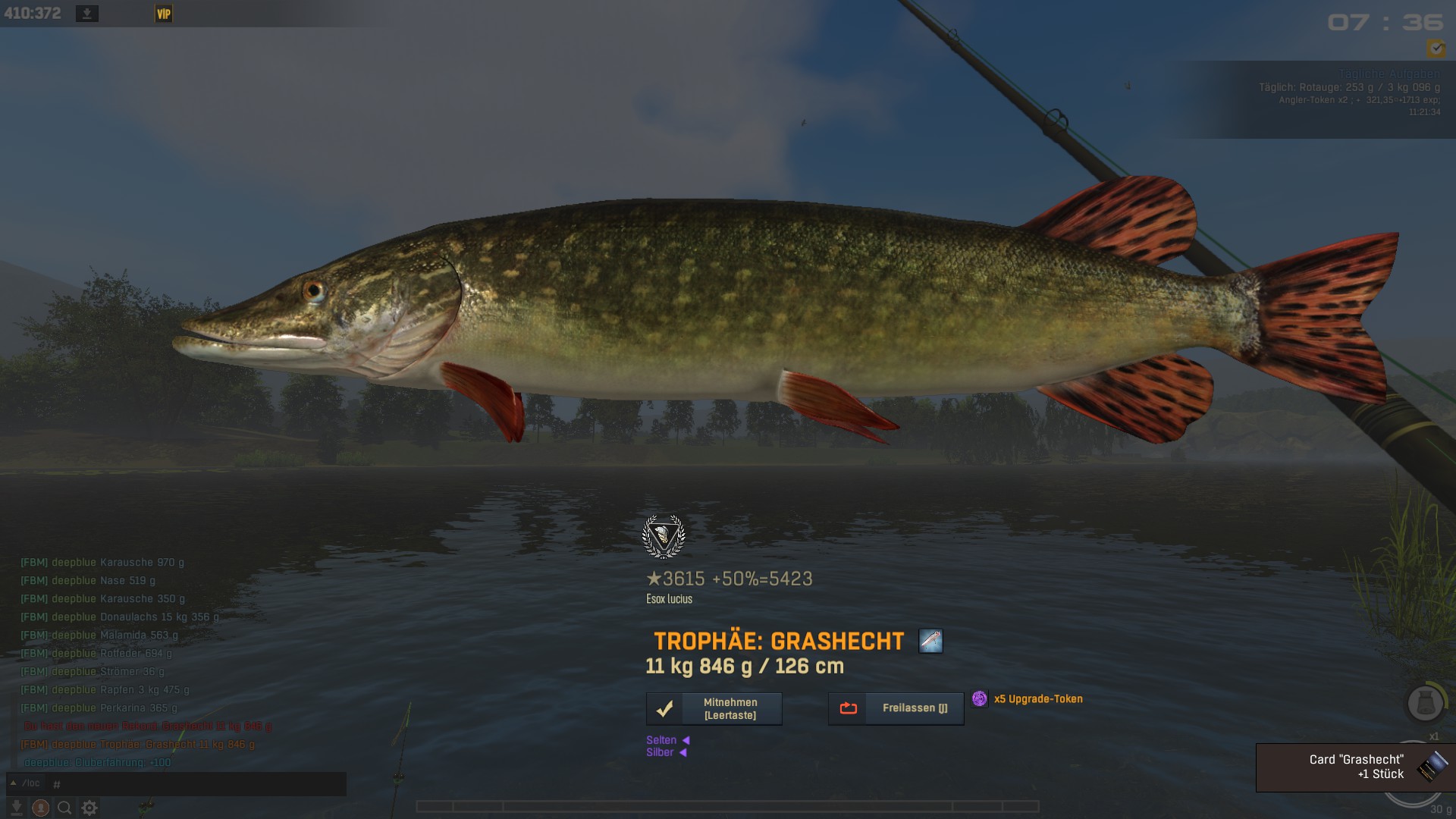
Task: Expand the /loc chat channel selector
Action: coord(25,784)
